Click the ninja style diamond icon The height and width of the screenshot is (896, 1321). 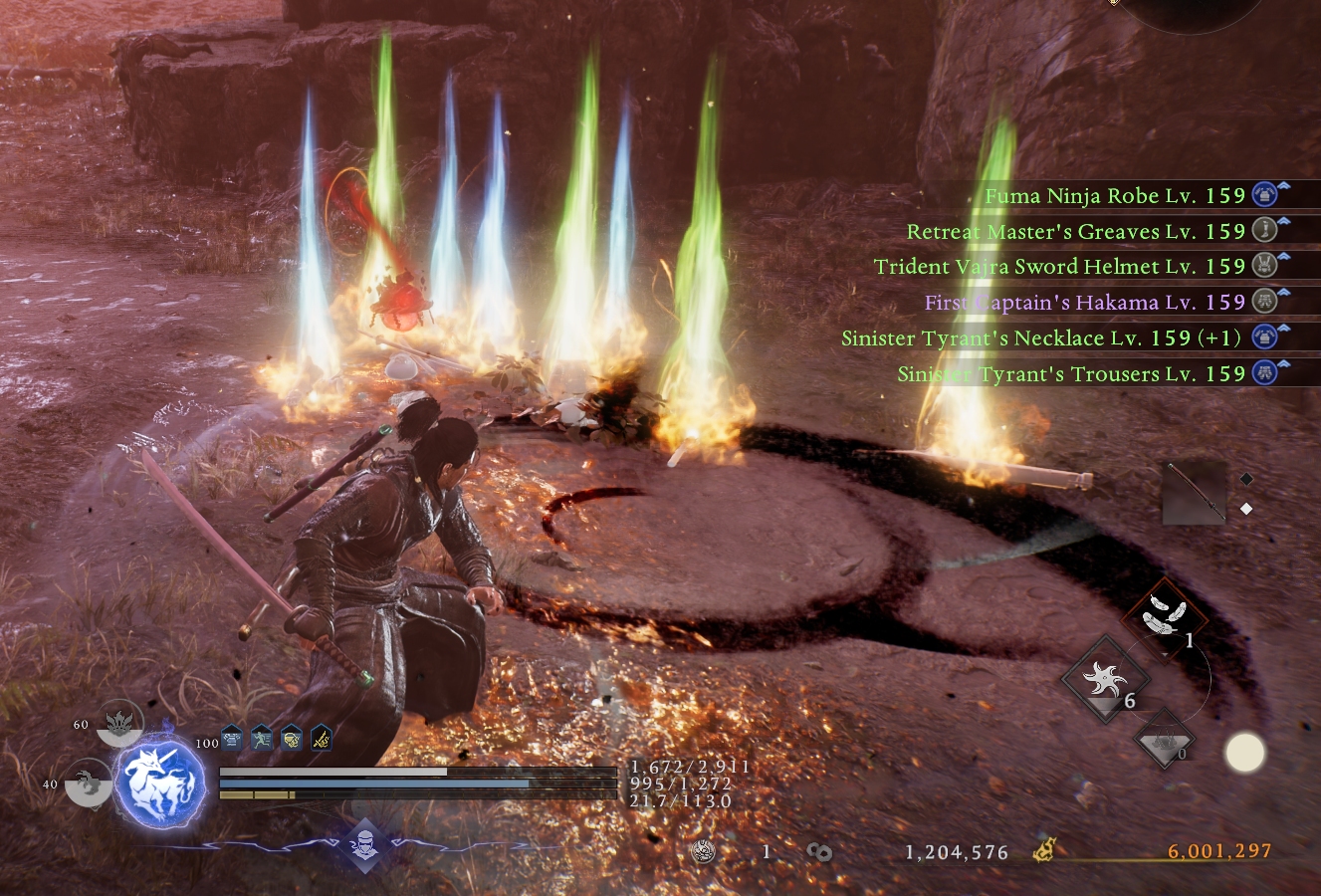coord(364,845)
